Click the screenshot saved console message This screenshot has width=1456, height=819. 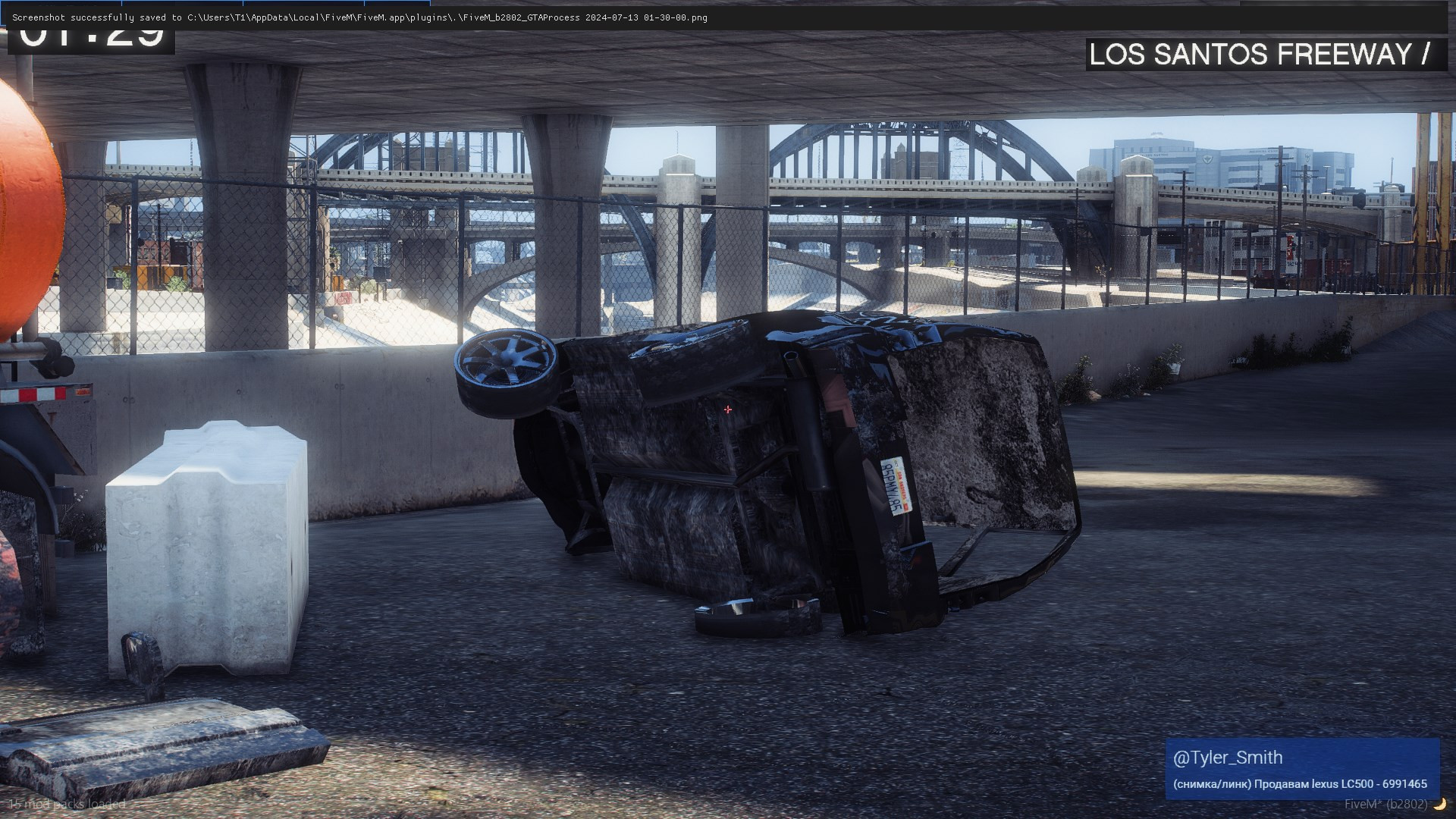pyautogui.click(x=359, y=17)
